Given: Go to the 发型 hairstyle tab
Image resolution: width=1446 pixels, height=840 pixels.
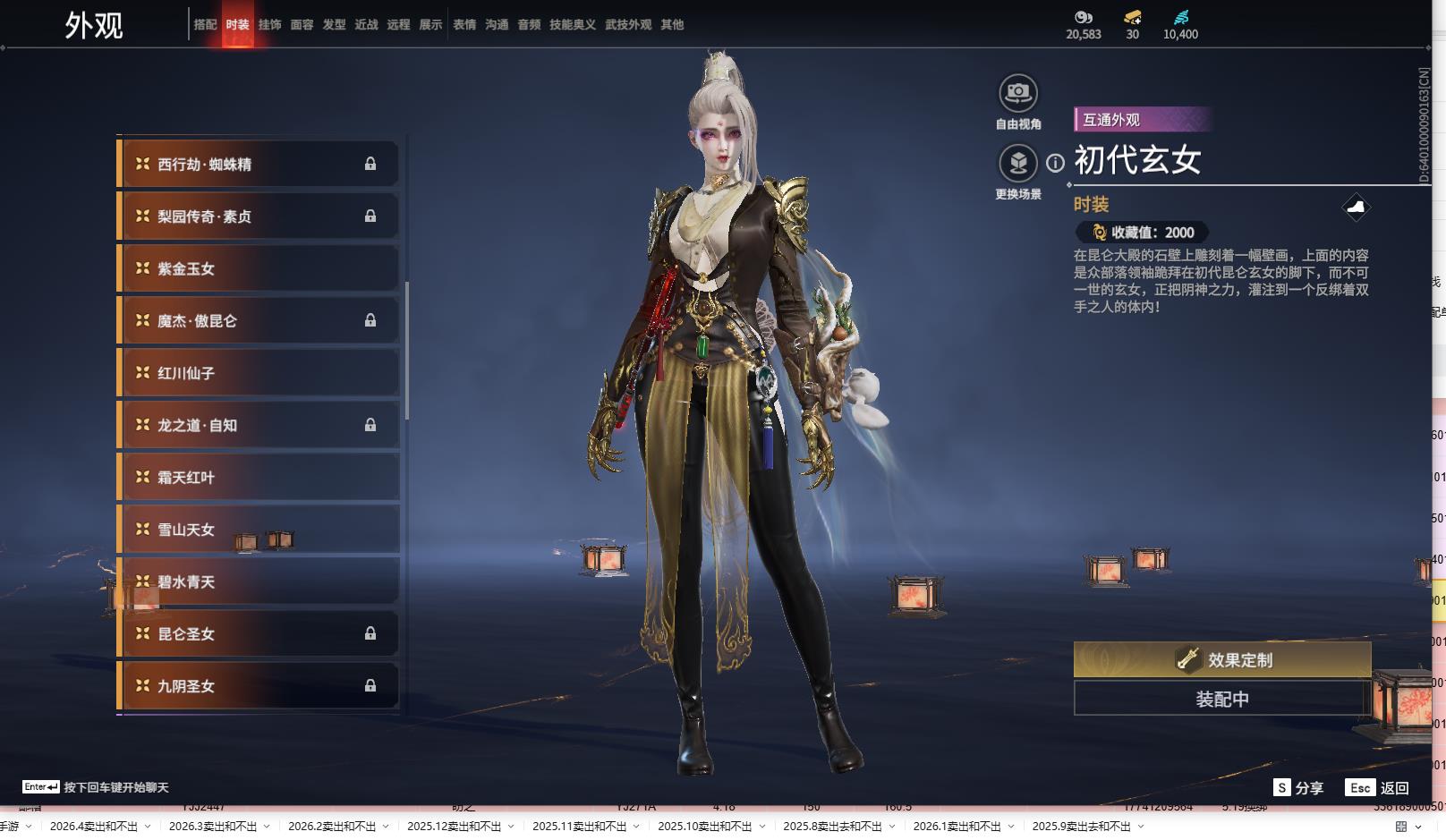Looking at the screenshot, I should coord(334,25).
